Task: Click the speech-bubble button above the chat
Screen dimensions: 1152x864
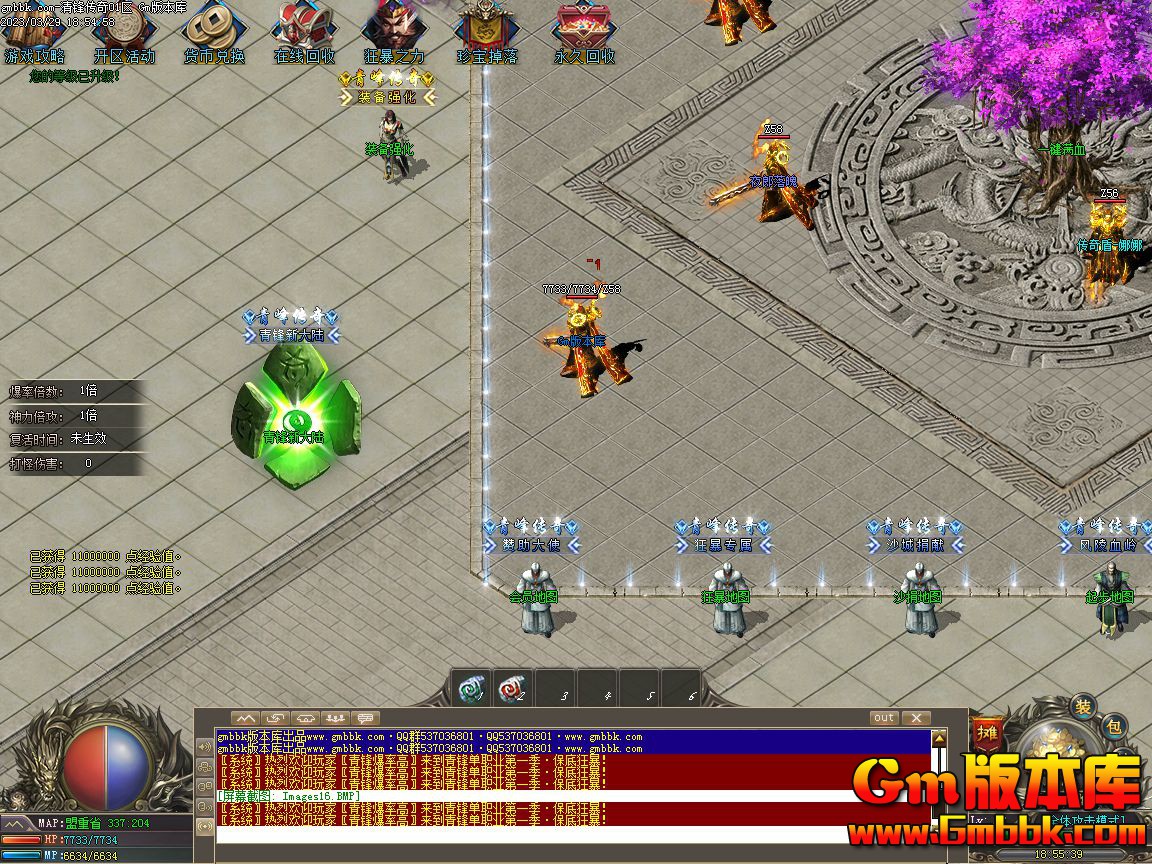Action: [x=366, y=718]
